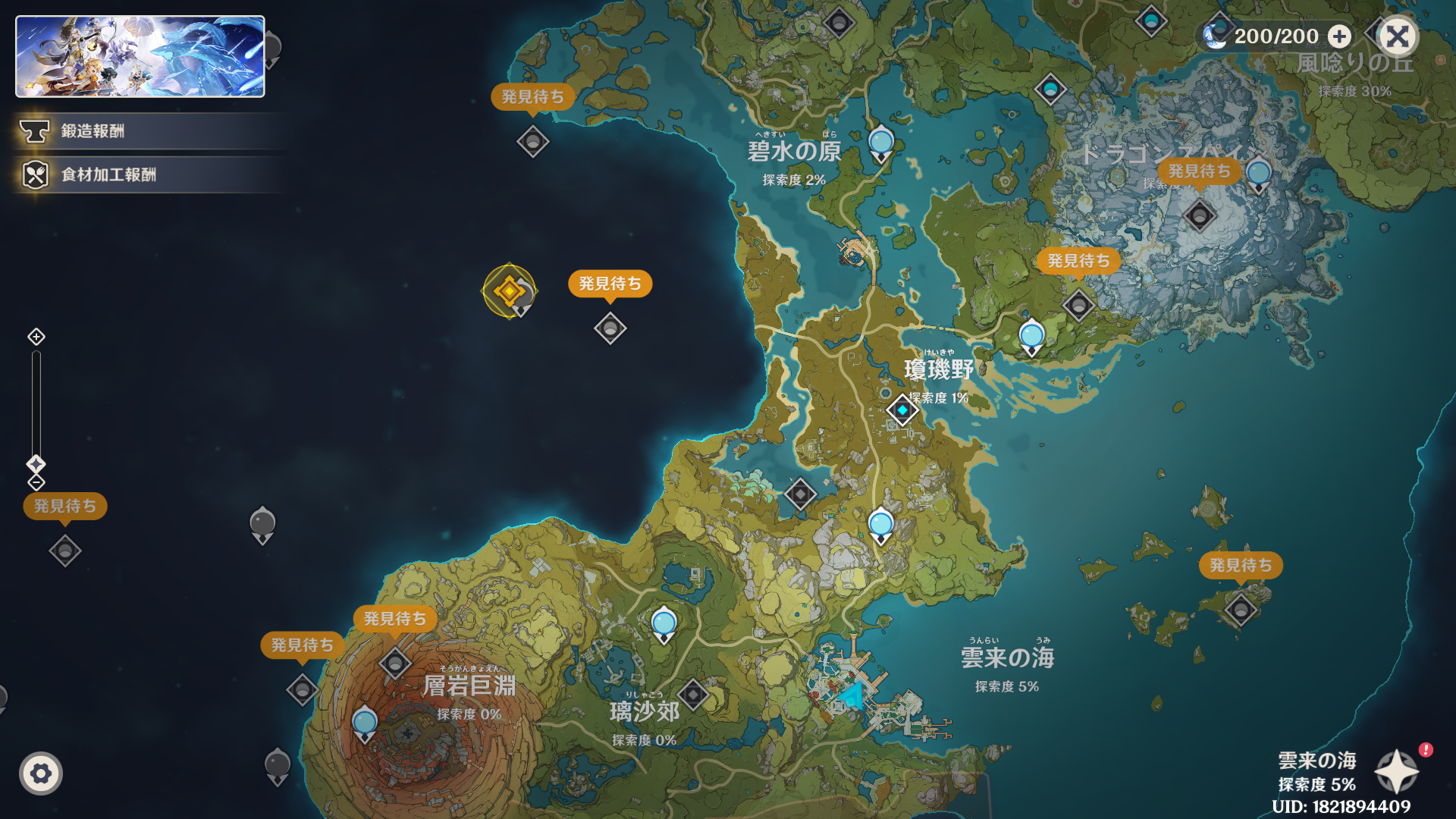Select the waypoint marker beside 璃沙郊 label
Viewport: 1456px width, 819px height.
pyautogui.click(x=692, y=694)
